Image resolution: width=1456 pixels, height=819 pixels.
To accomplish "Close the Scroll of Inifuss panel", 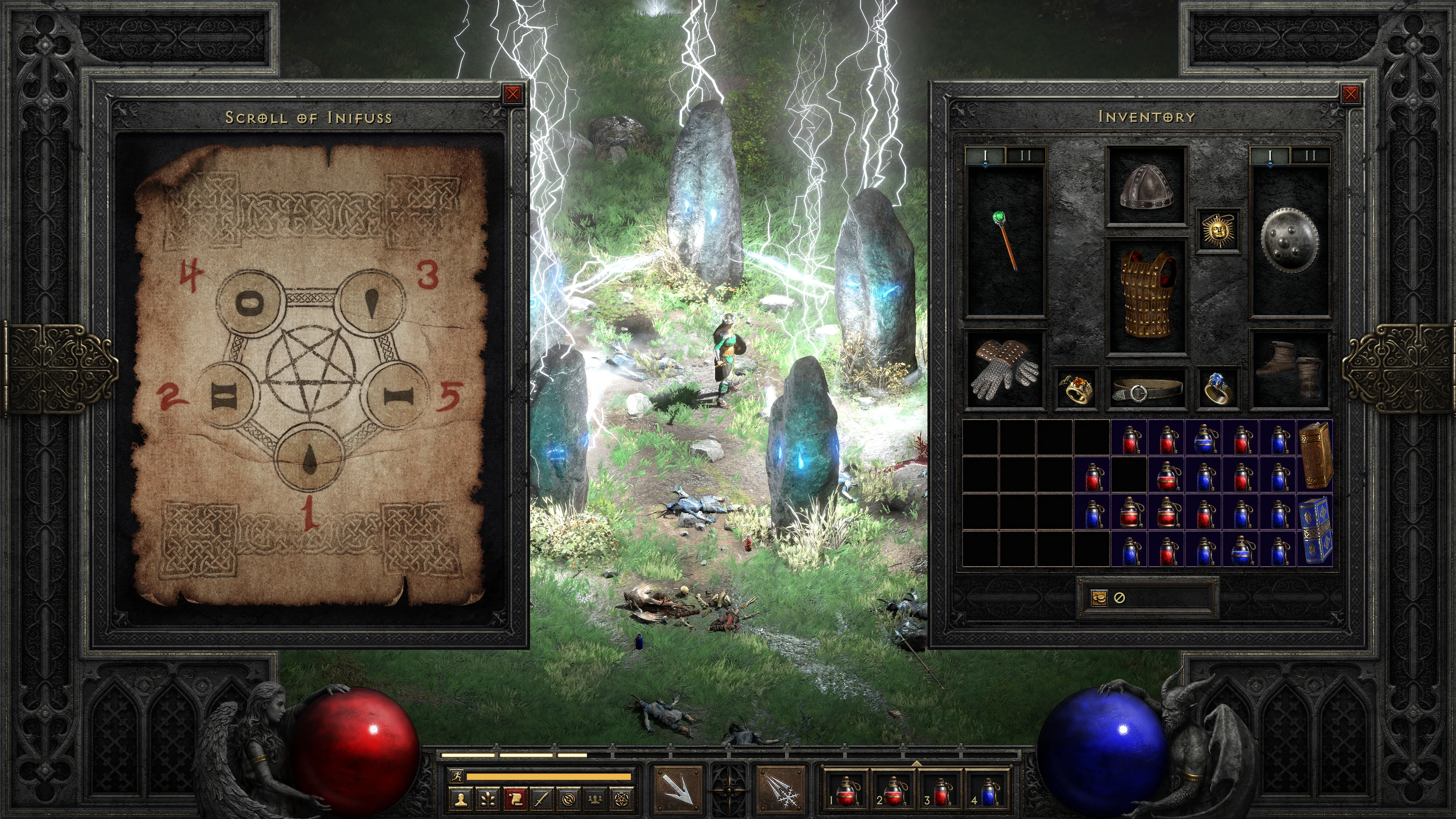I will [513, 94].
